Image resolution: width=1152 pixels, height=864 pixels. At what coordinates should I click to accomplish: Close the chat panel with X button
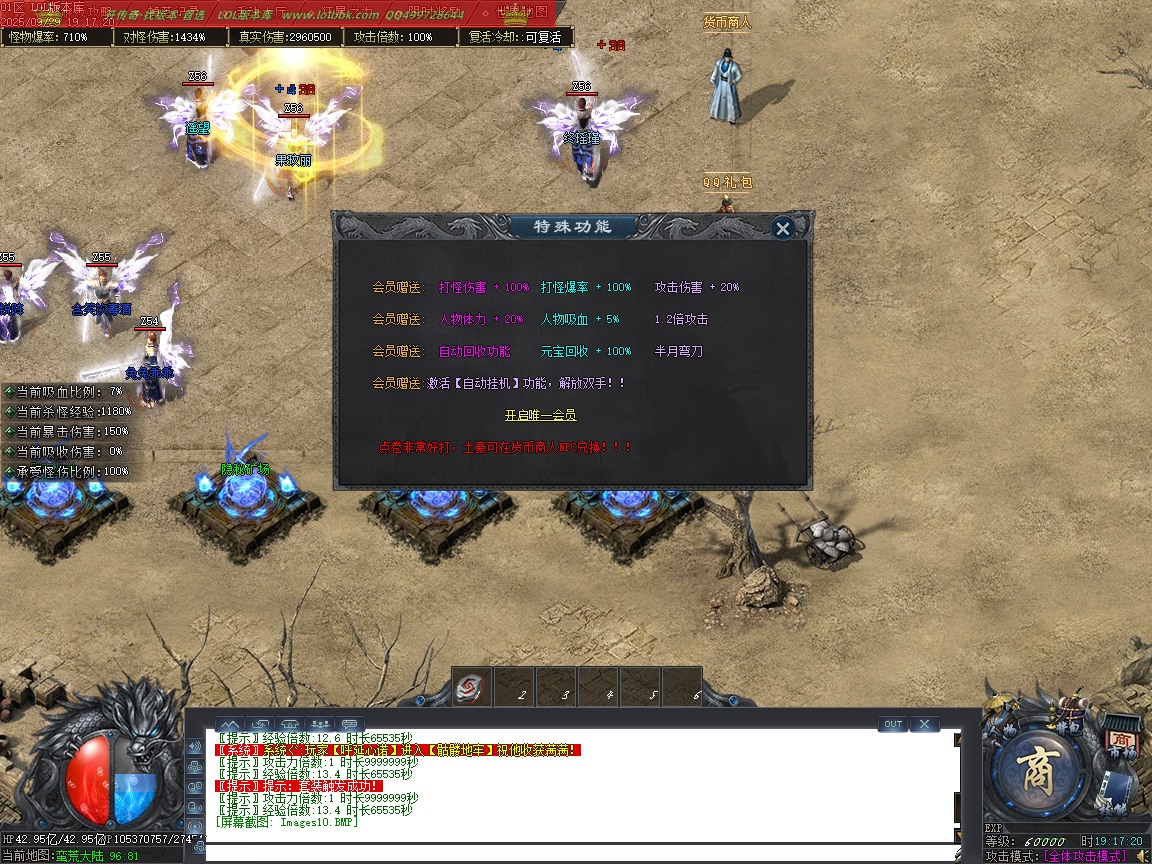924,724
